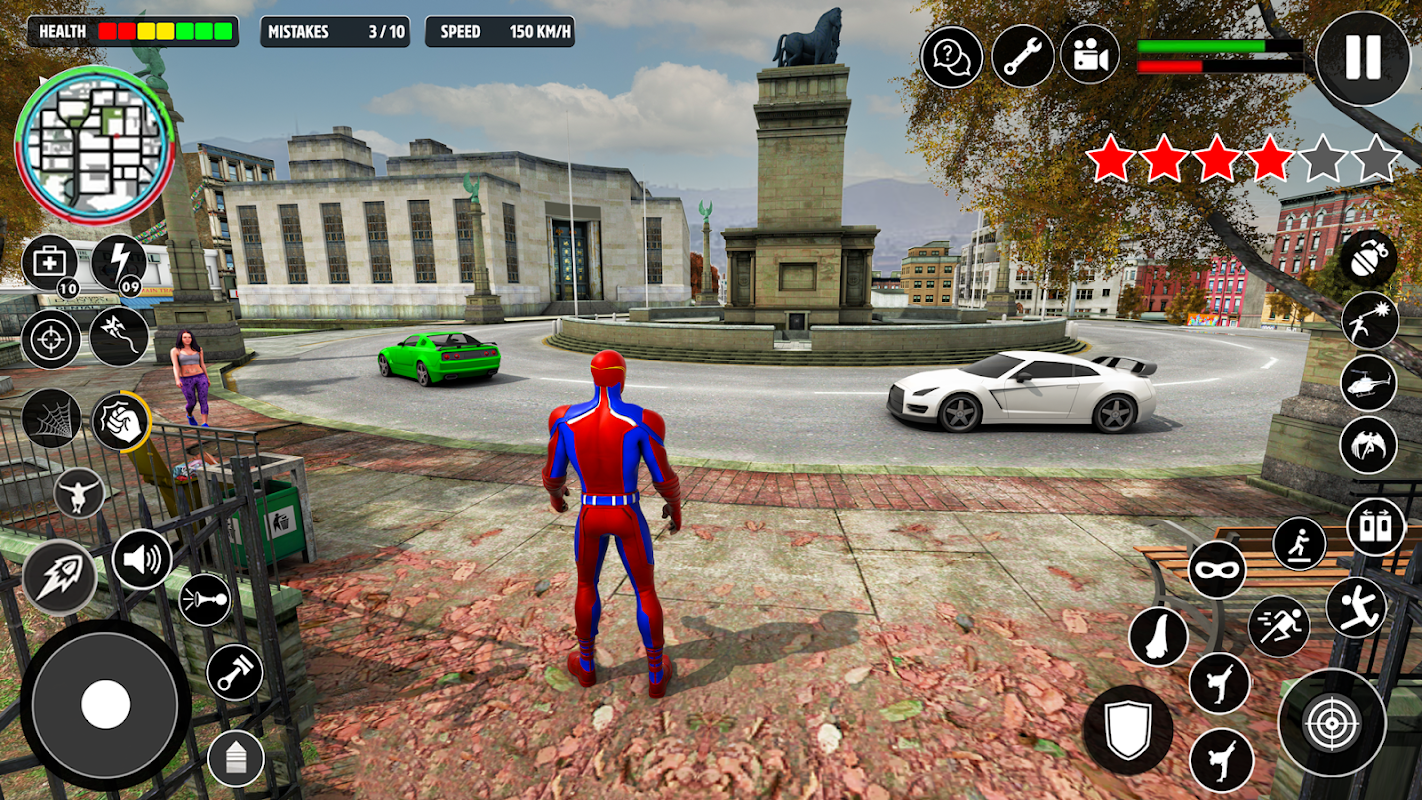
Task: Switch view with the video camera button
Action: point(1090,57)
